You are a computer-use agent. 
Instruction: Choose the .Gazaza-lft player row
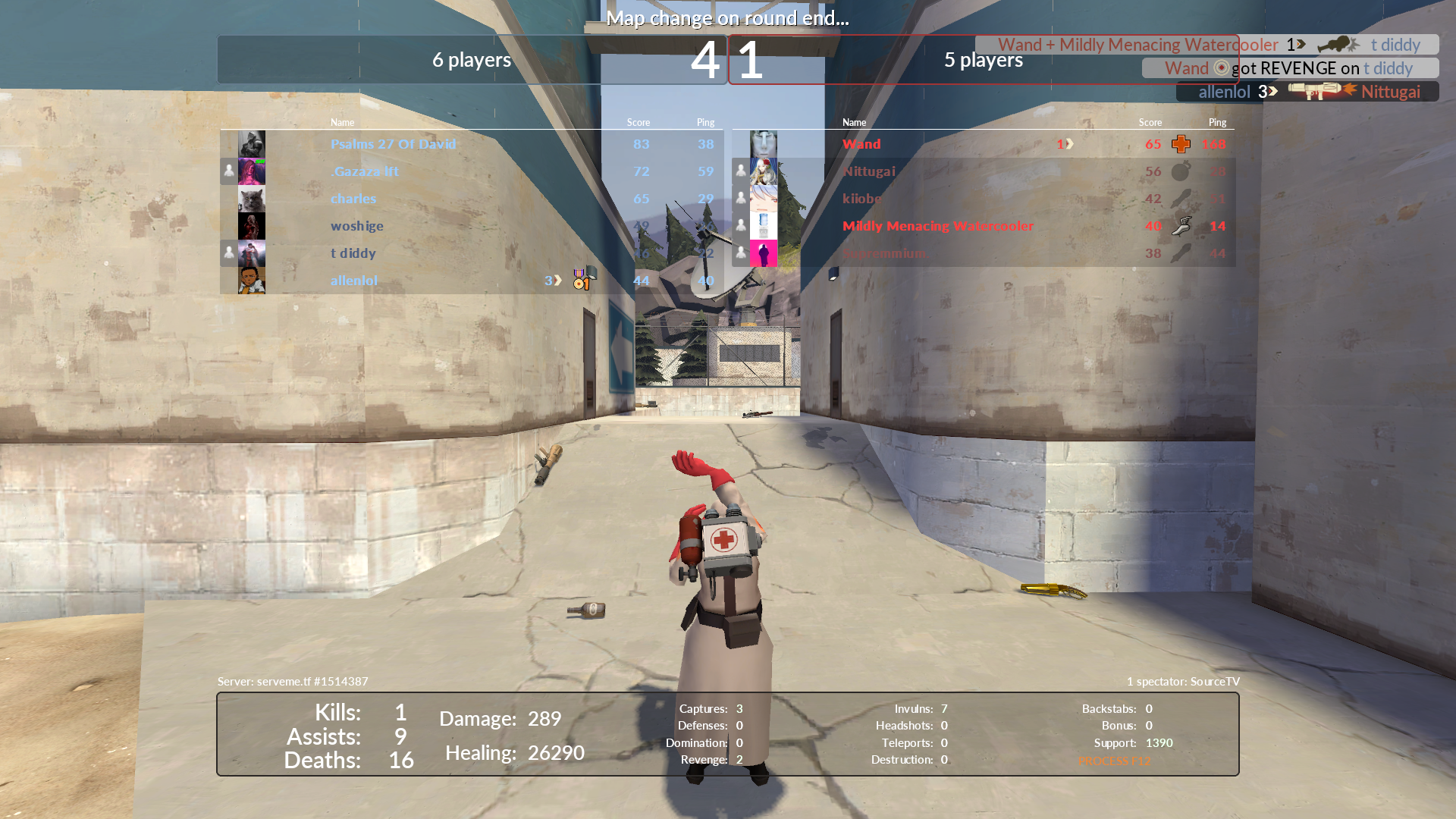364,171
